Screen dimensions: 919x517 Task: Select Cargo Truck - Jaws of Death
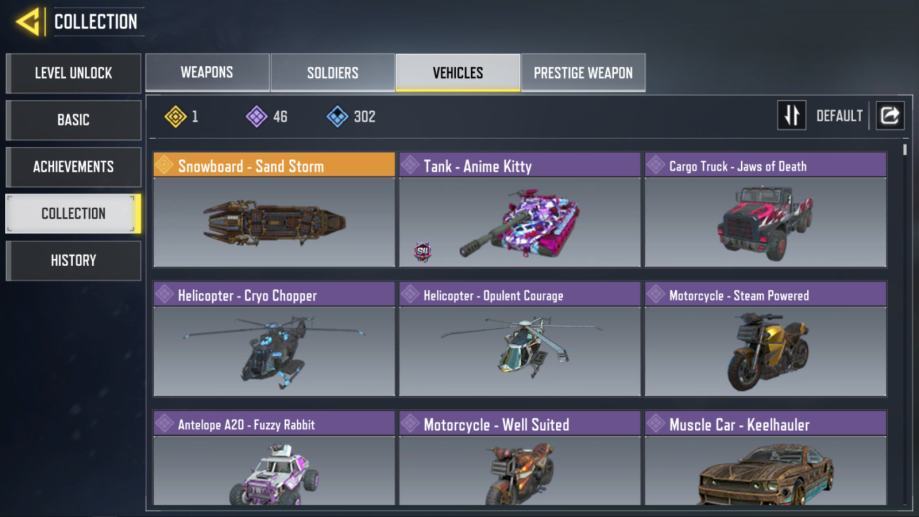[765, 210]
